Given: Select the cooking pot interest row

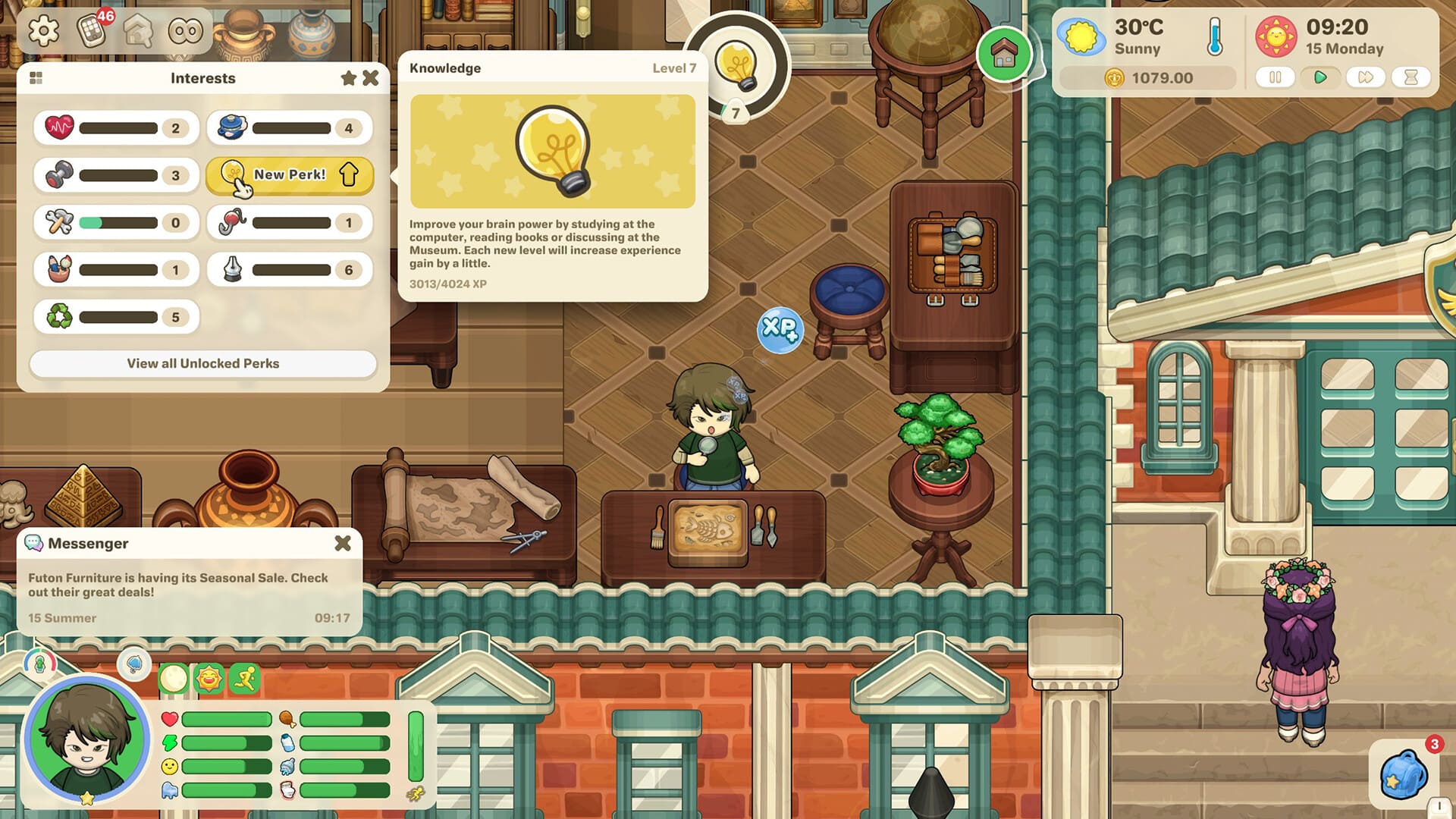Looking at the screenshot, I should [290, 128].
